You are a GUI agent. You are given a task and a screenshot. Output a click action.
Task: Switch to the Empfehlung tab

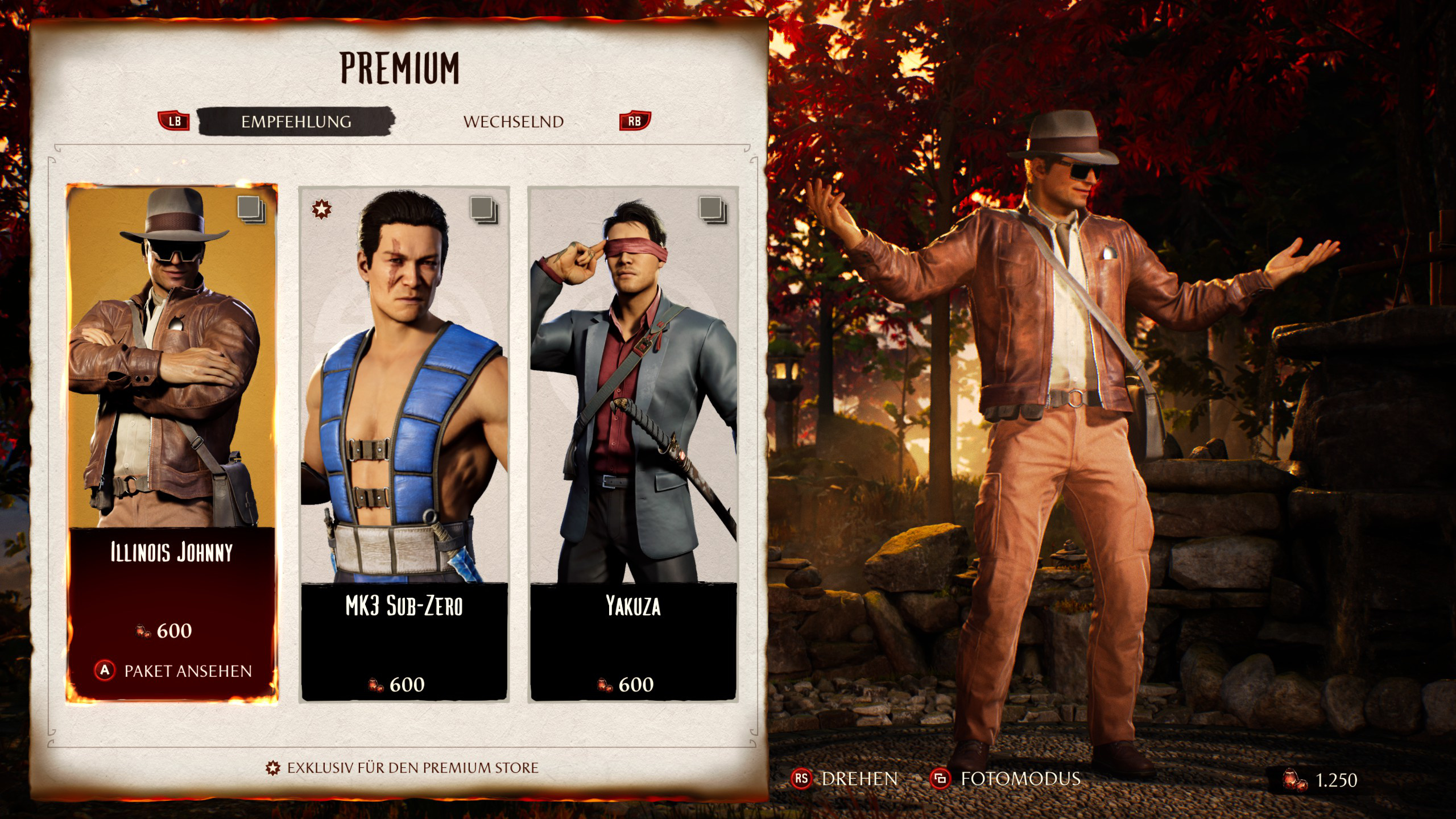(296, 122)
